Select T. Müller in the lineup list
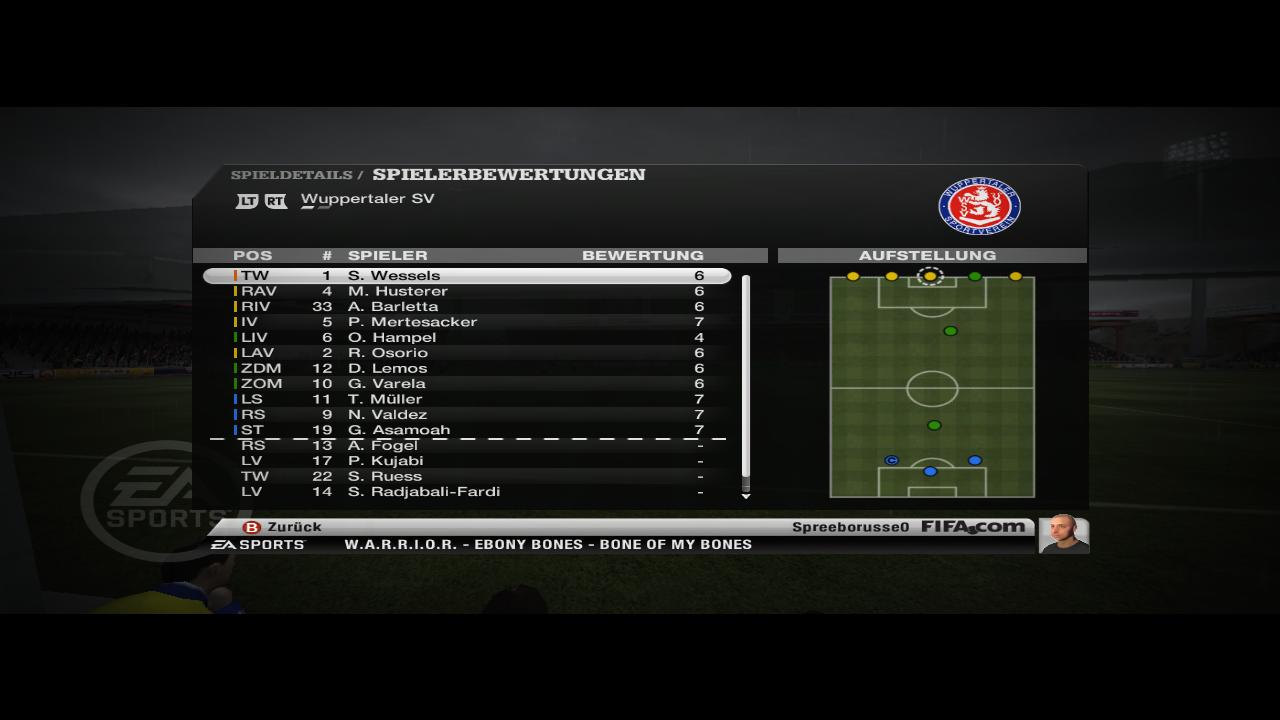The image size is (1280, 720). (x=467, y=399)
